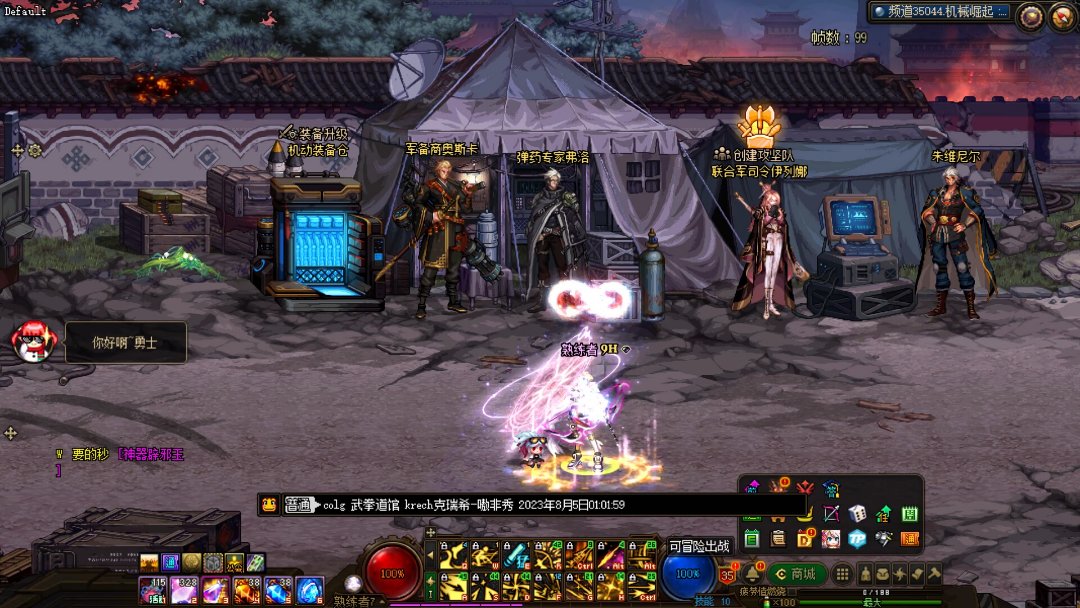
Task: Open the yellow D calendar icon
Action: (805, 539)
